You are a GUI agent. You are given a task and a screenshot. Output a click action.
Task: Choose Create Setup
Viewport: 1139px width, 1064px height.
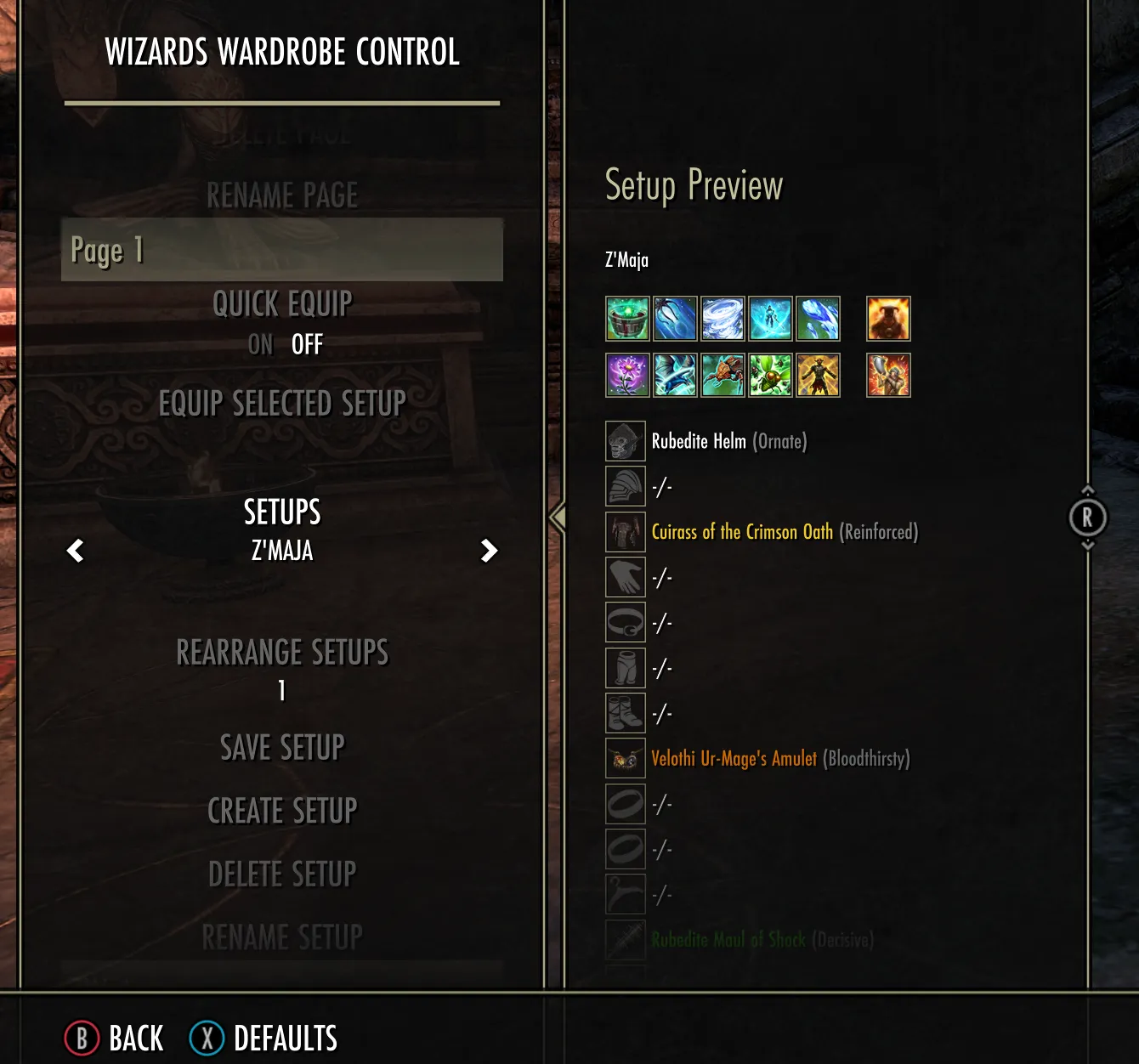click(x=282, y=811)
